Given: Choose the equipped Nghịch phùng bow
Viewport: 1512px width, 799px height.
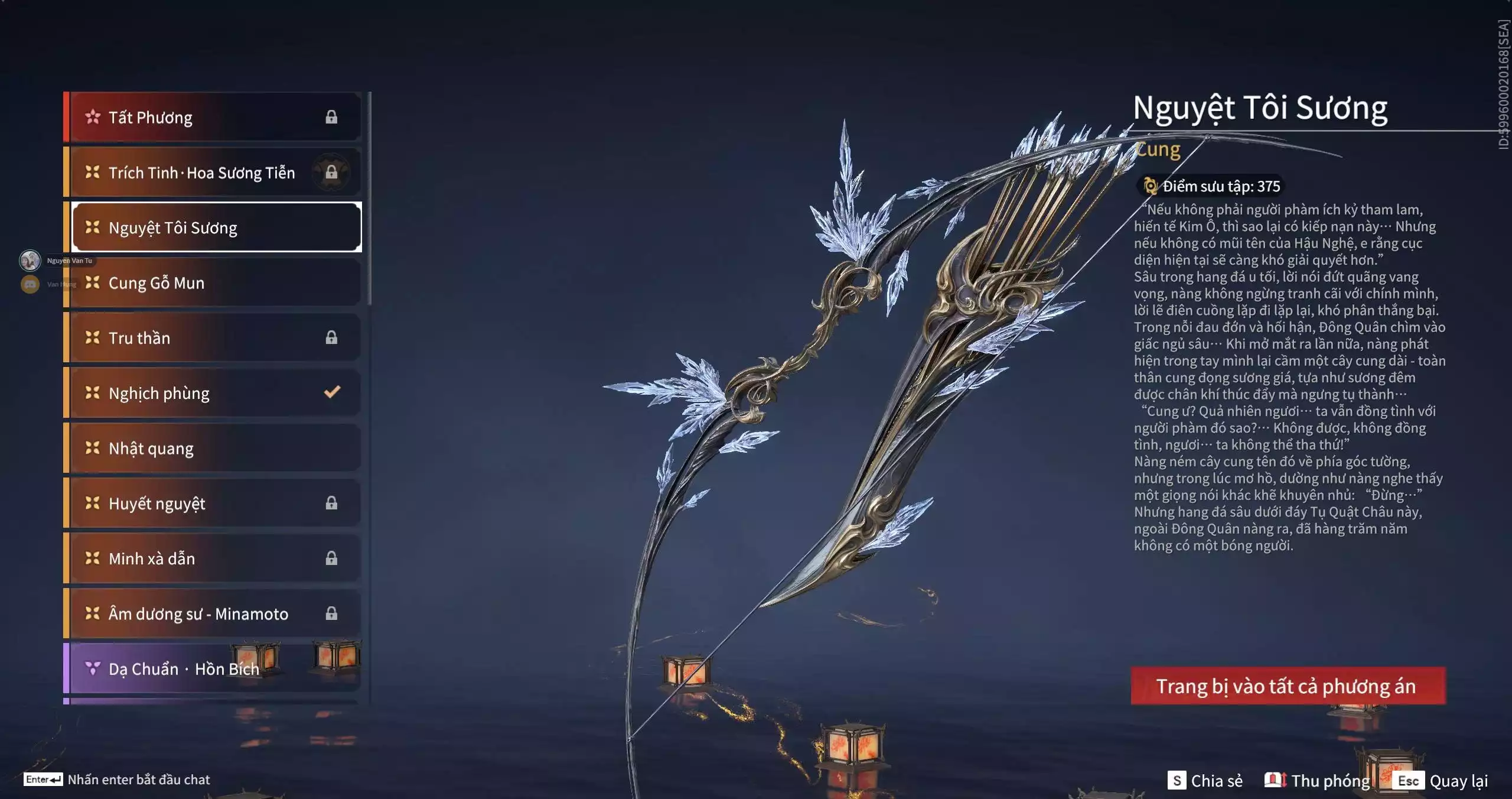Looking at the screenshot, I should click(x=213, y=393).
